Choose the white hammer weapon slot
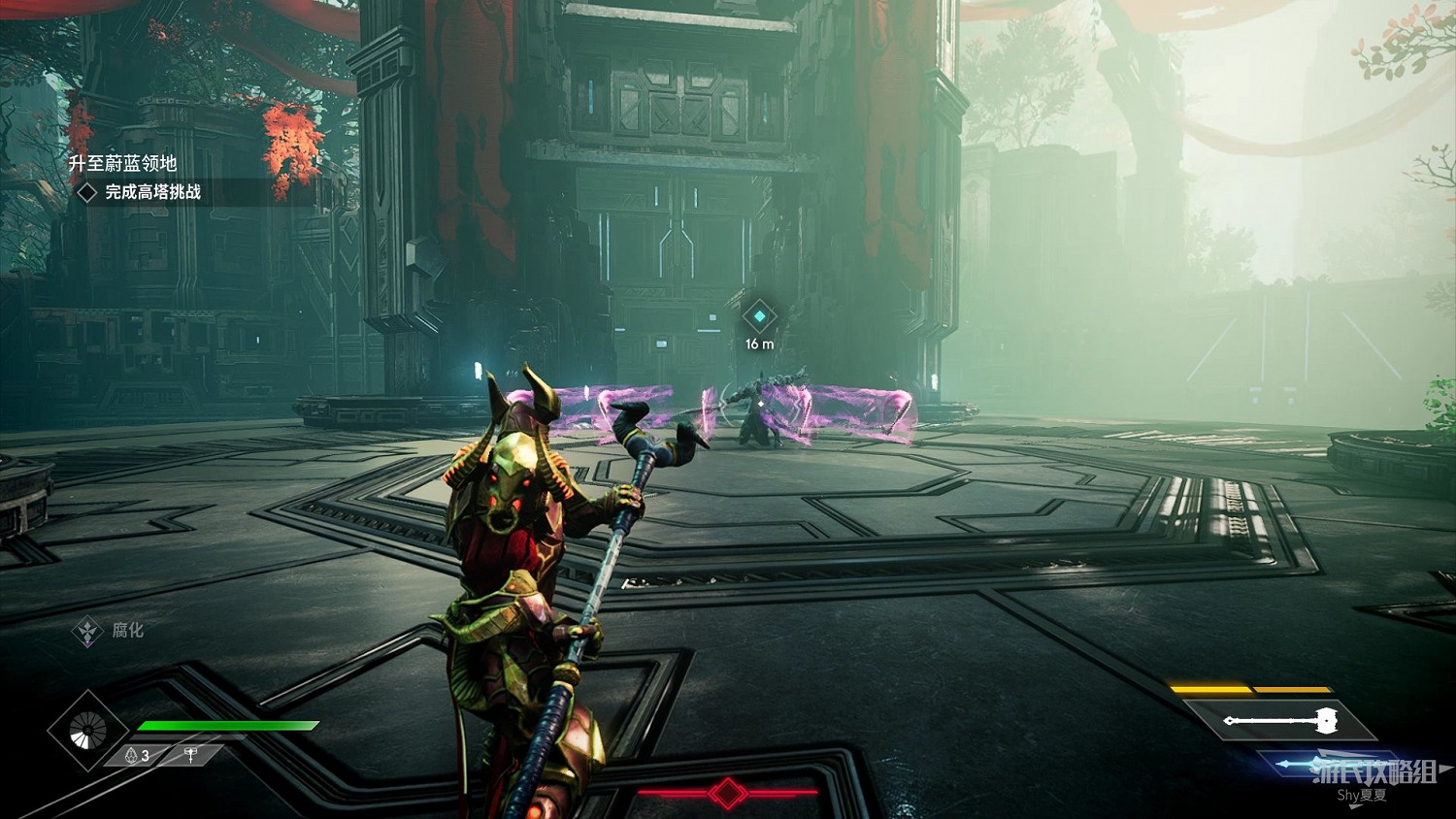 1280,720
